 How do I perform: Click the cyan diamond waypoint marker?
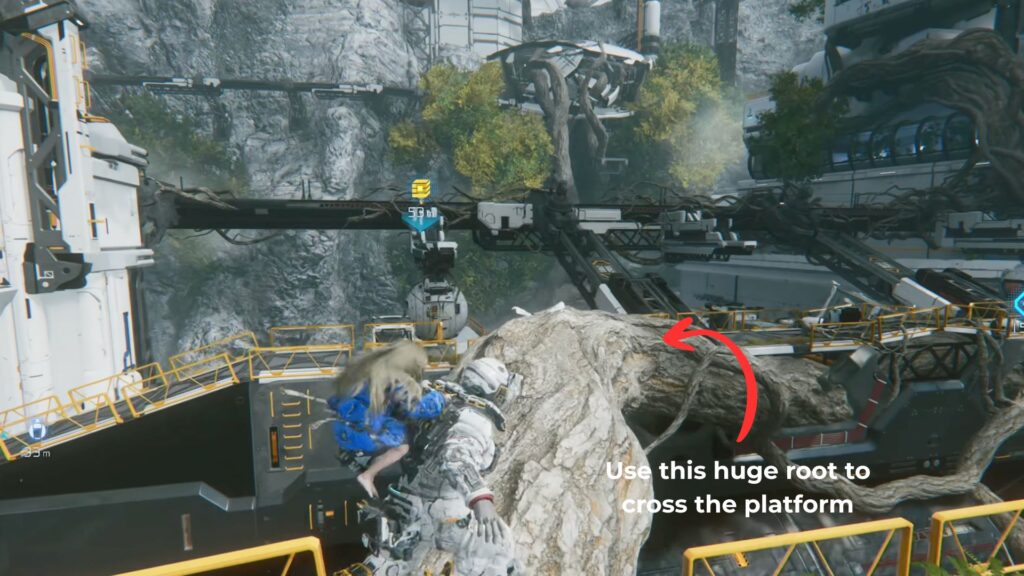point(1018,303)
